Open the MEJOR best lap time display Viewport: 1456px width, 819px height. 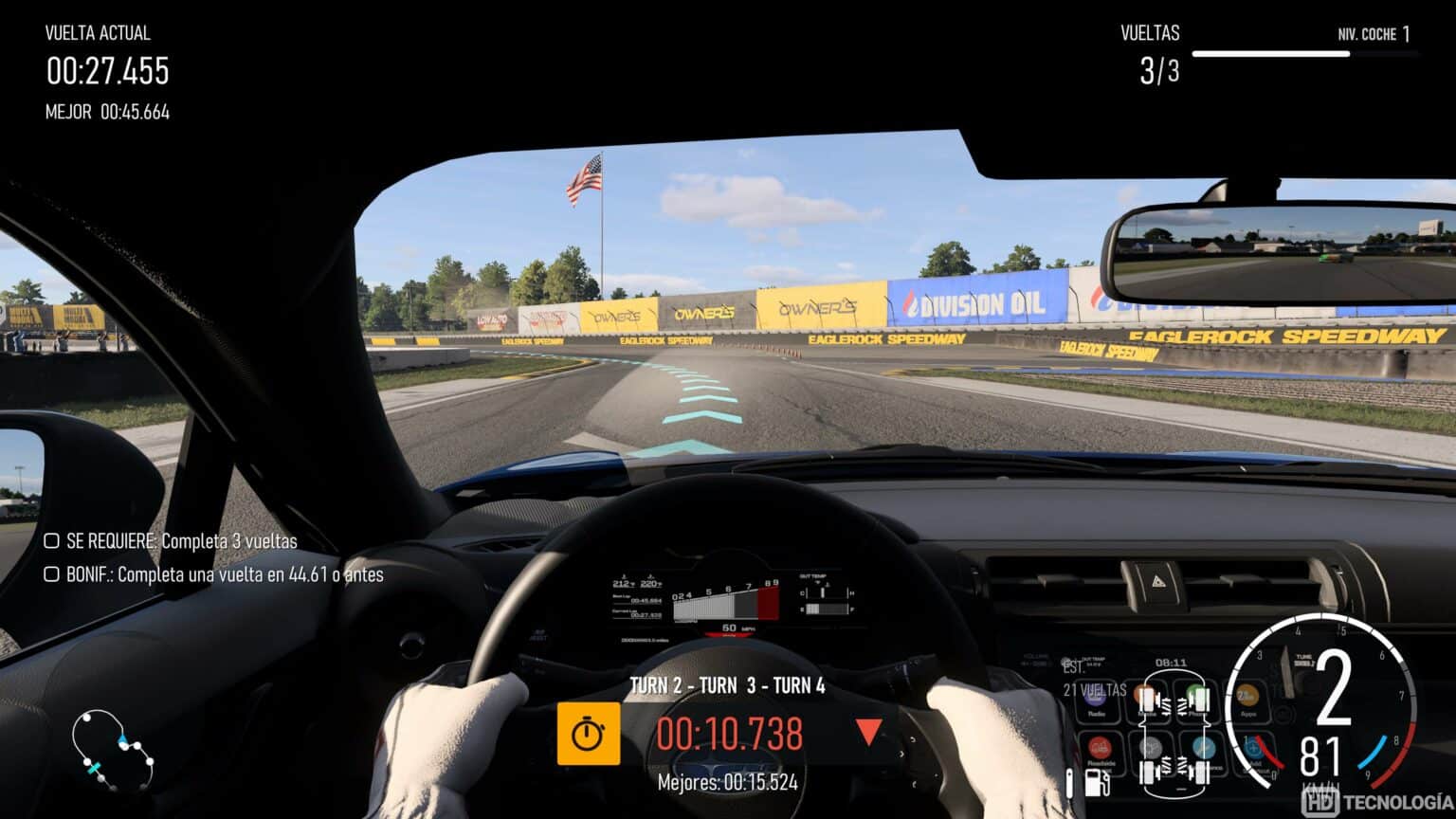pyautogui.click(x=106, y=111)
